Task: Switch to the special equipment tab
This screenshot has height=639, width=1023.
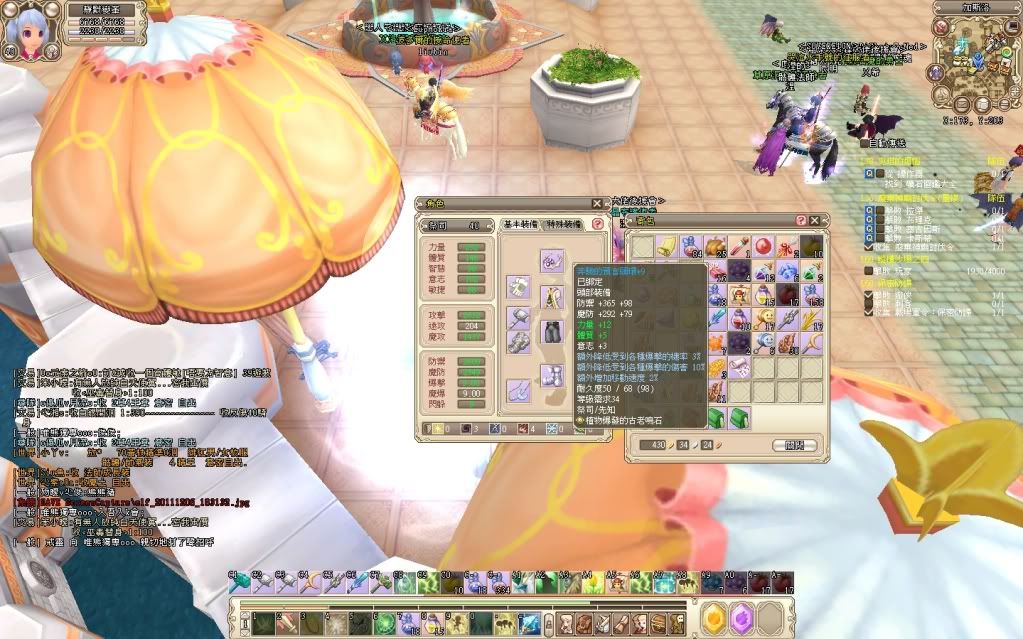Action: click(566, 226)
